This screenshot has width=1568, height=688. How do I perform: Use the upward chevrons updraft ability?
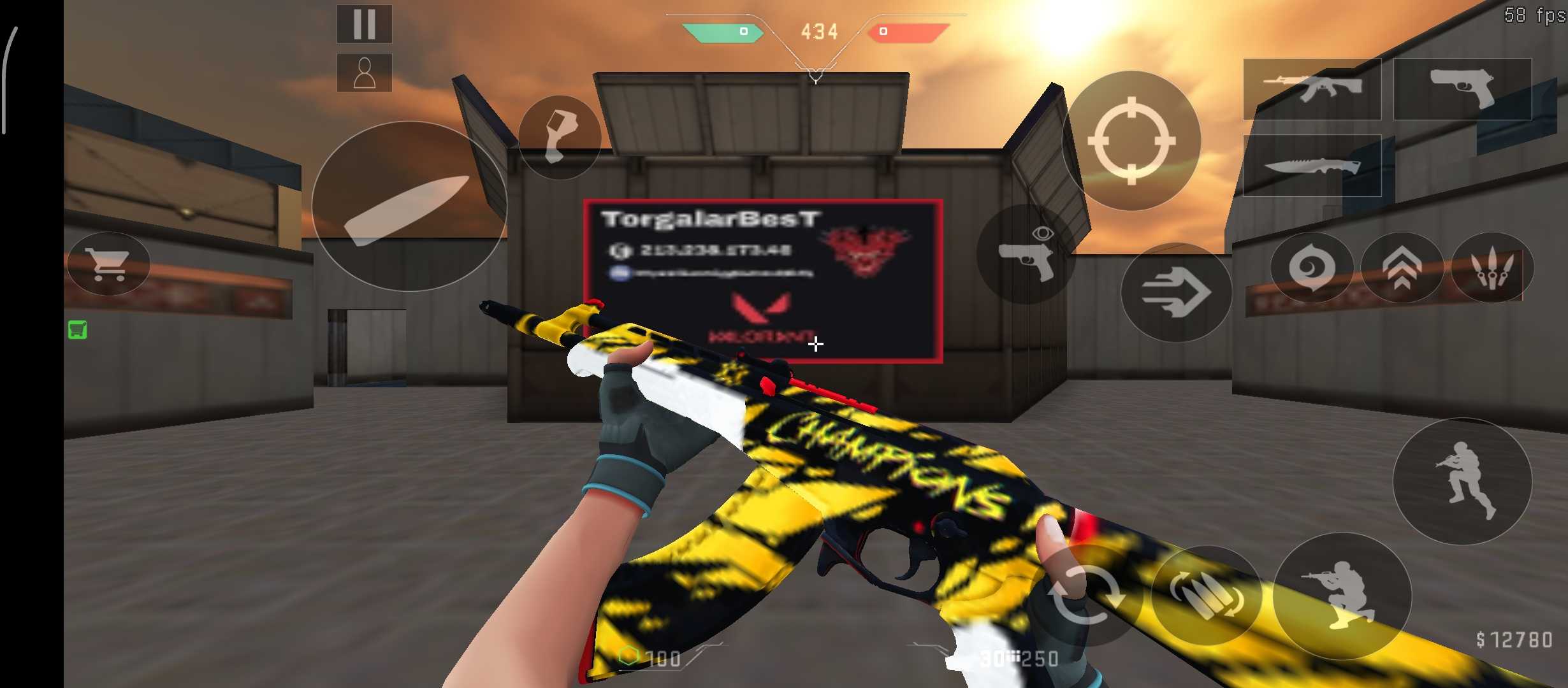point(1402,268)
